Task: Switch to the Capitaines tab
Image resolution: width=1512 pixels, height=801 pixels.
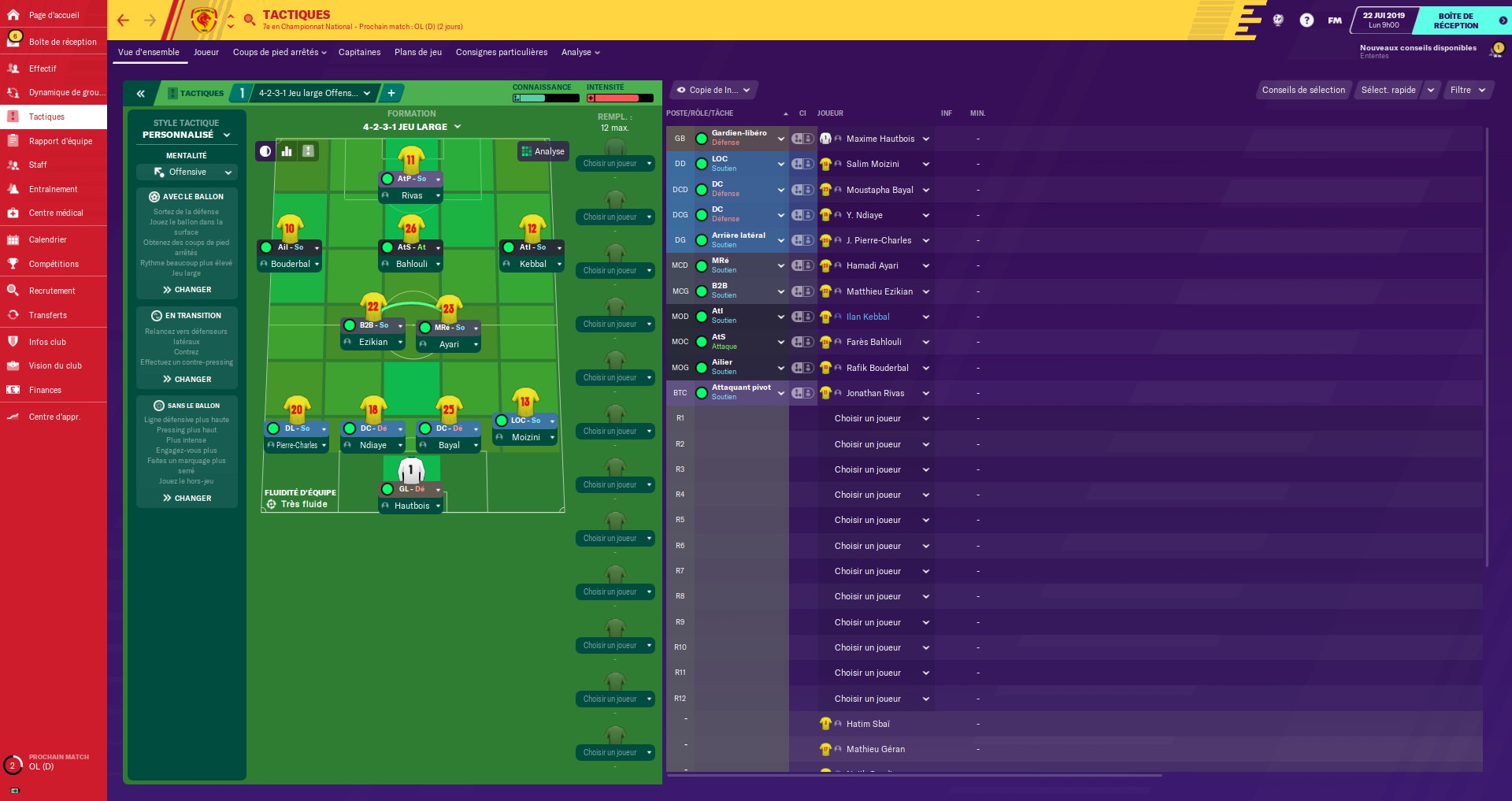Action: click(x=359, y=52)
